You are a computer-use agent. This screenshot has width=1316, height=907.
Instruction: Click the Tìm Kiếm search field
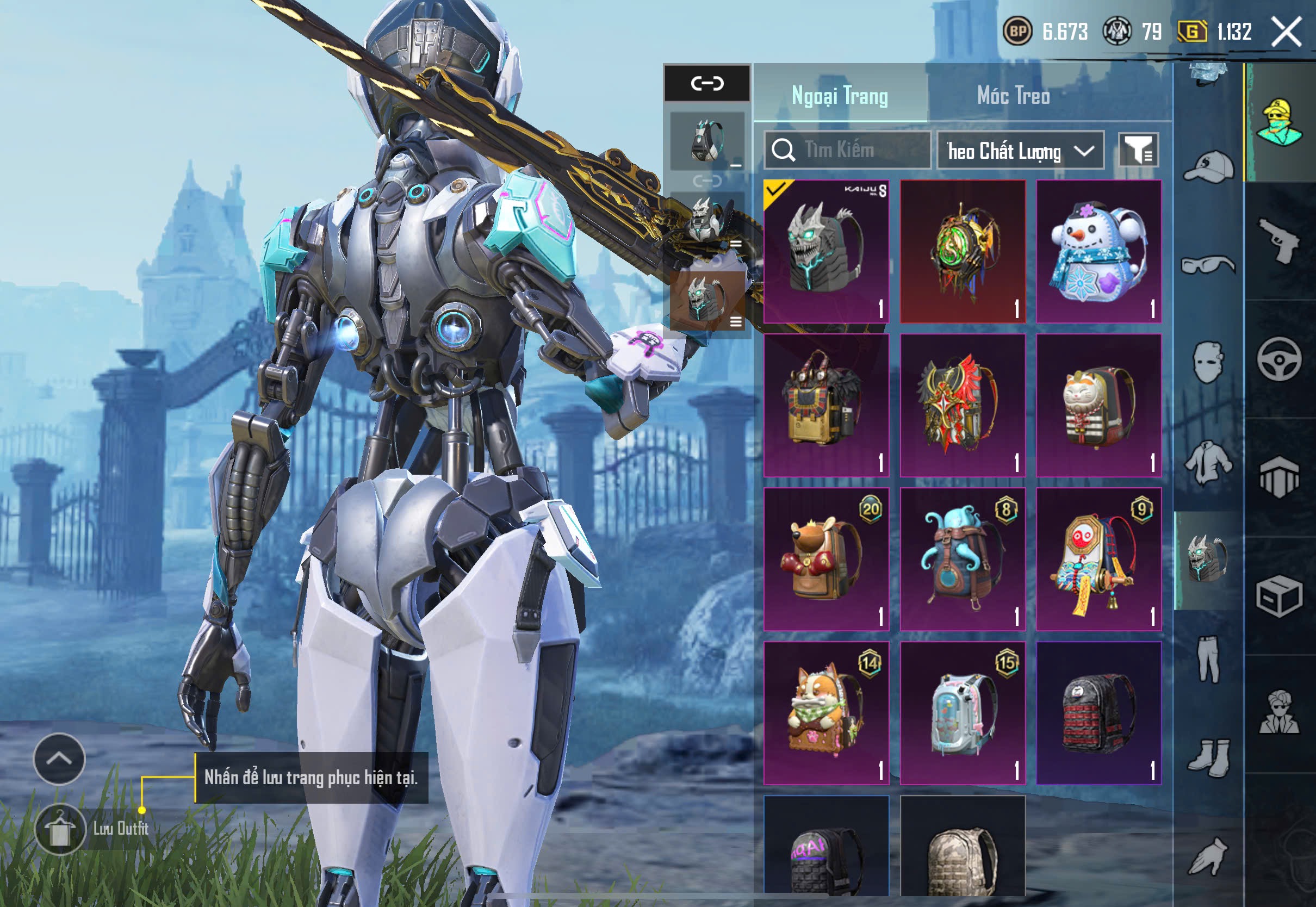847,150
